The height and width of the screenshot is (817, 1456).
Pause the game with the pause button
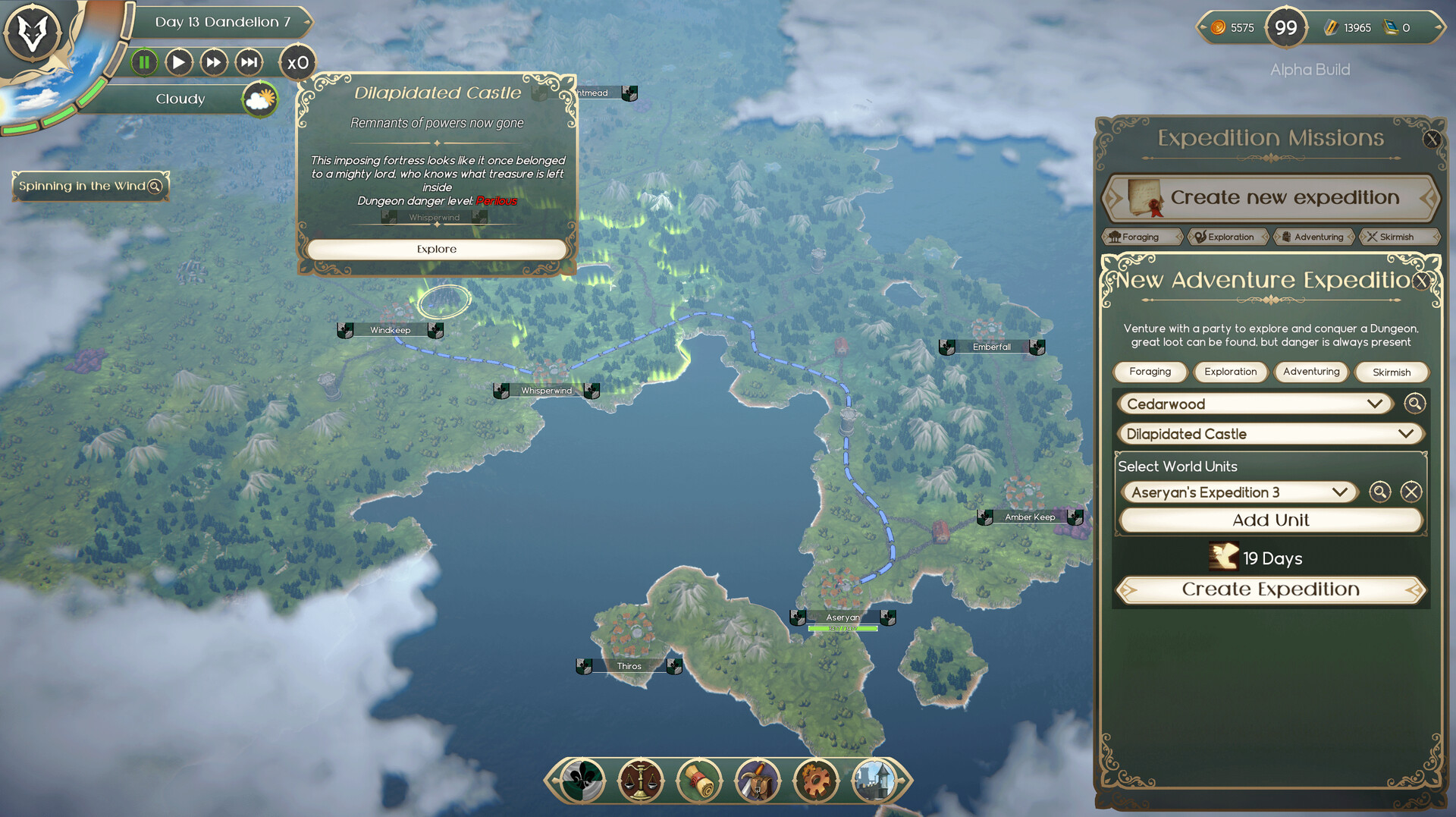pos(144,62)
